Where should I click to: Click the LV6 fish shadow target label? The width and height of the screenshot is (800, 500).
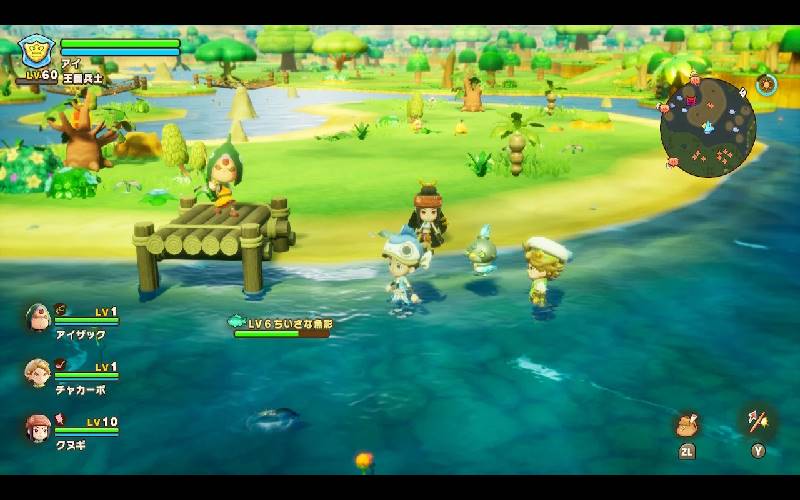pyautogui.click(x=280, y=324)
